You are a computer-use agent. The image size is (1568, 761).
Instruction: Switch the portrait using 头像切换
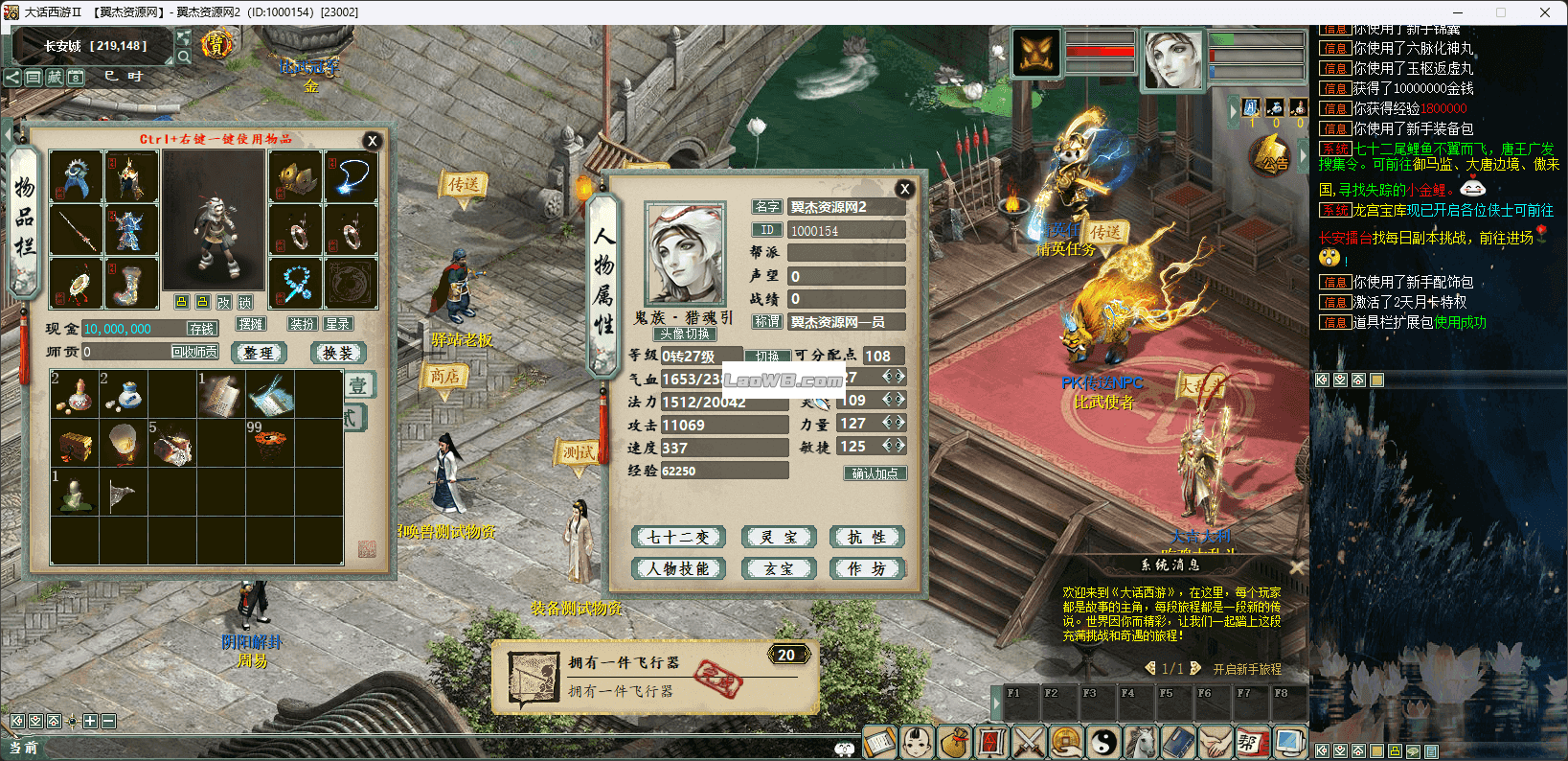[x=685, y=334]
